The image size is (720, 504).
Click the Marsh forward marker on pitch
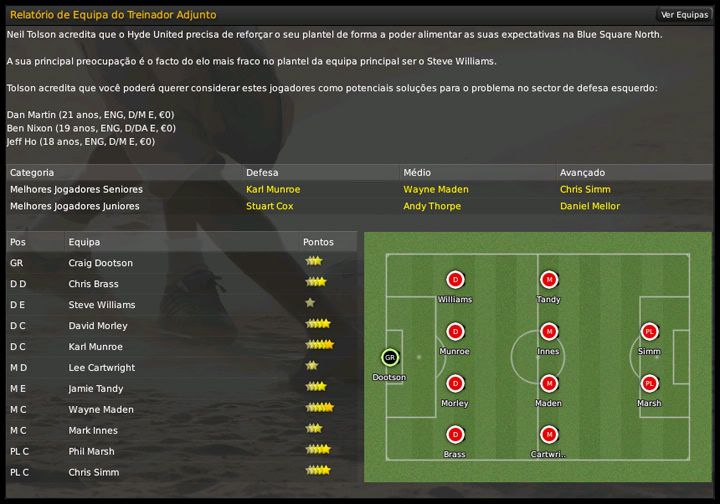tap(649, 384)
